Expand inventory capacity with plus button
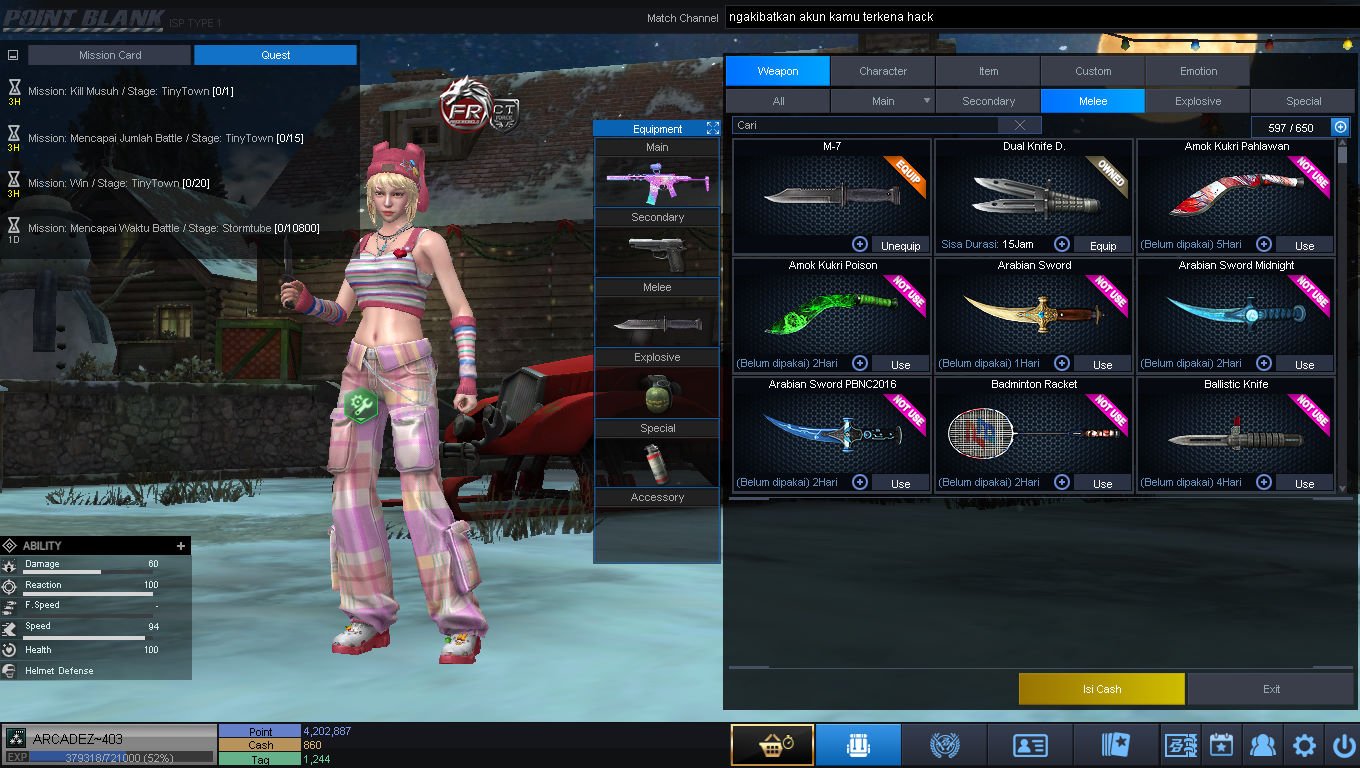The height and width of the screenshot is (768, 1360). coord(1340,127)
